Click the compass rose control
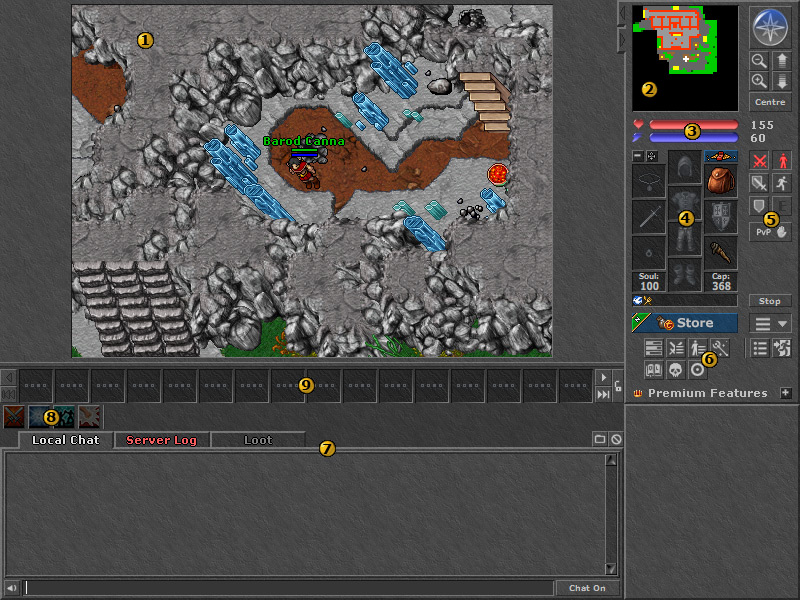This screenshot has height=600, width=800. pyautogui.click(x=770, y=28)
